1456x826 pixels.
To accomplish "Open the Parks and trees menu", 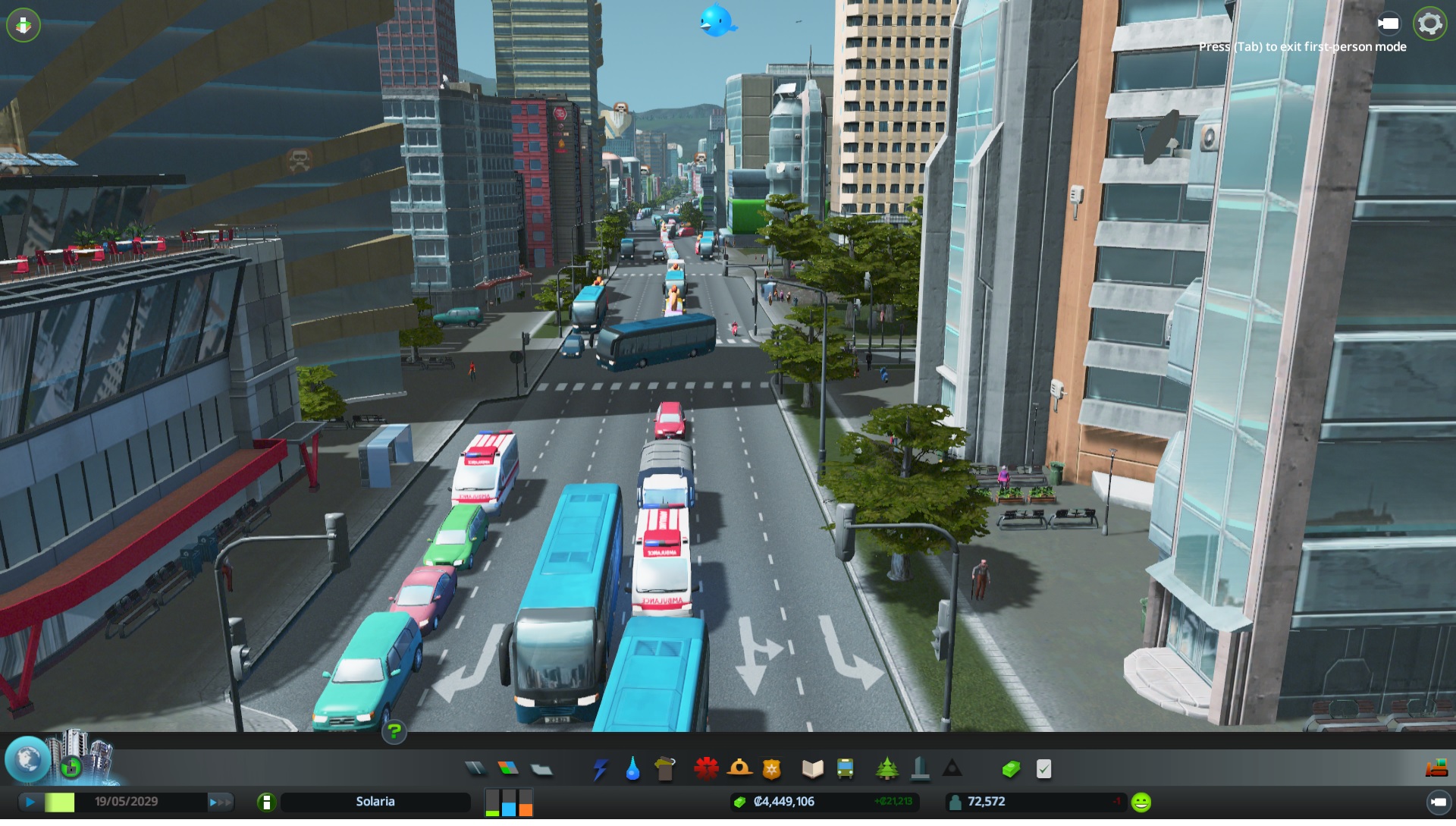I will [886, 769].
